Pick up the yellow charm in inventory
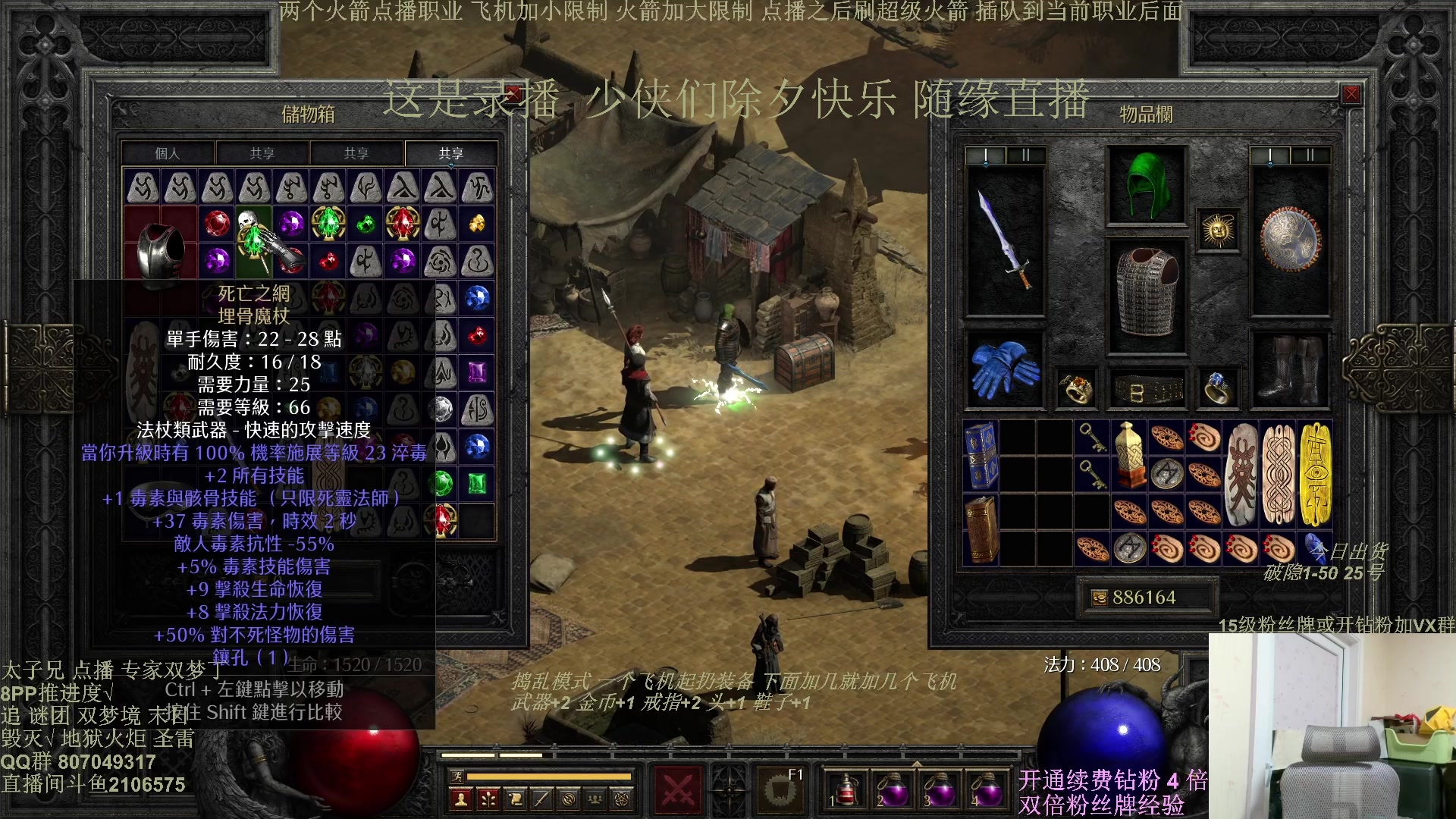 coord(1316,474)
